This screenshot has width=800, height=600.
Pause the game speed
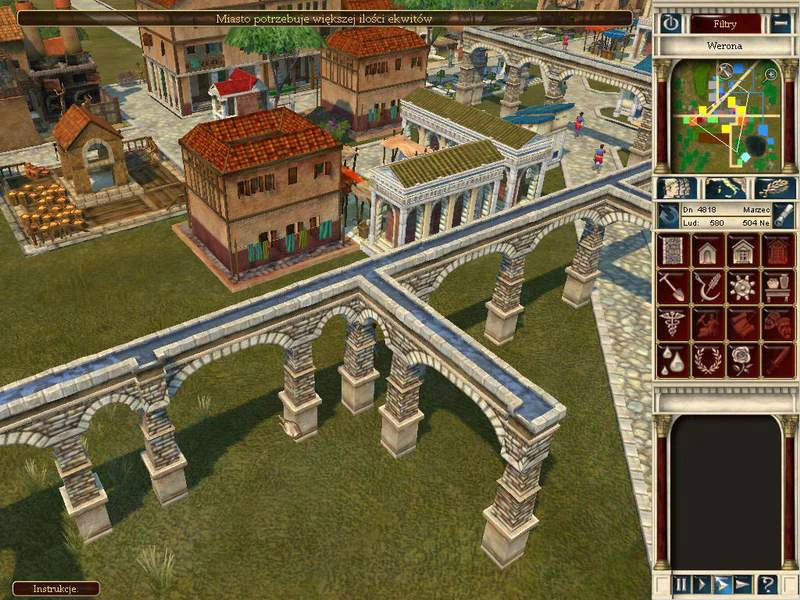click(x=681, y=585)
